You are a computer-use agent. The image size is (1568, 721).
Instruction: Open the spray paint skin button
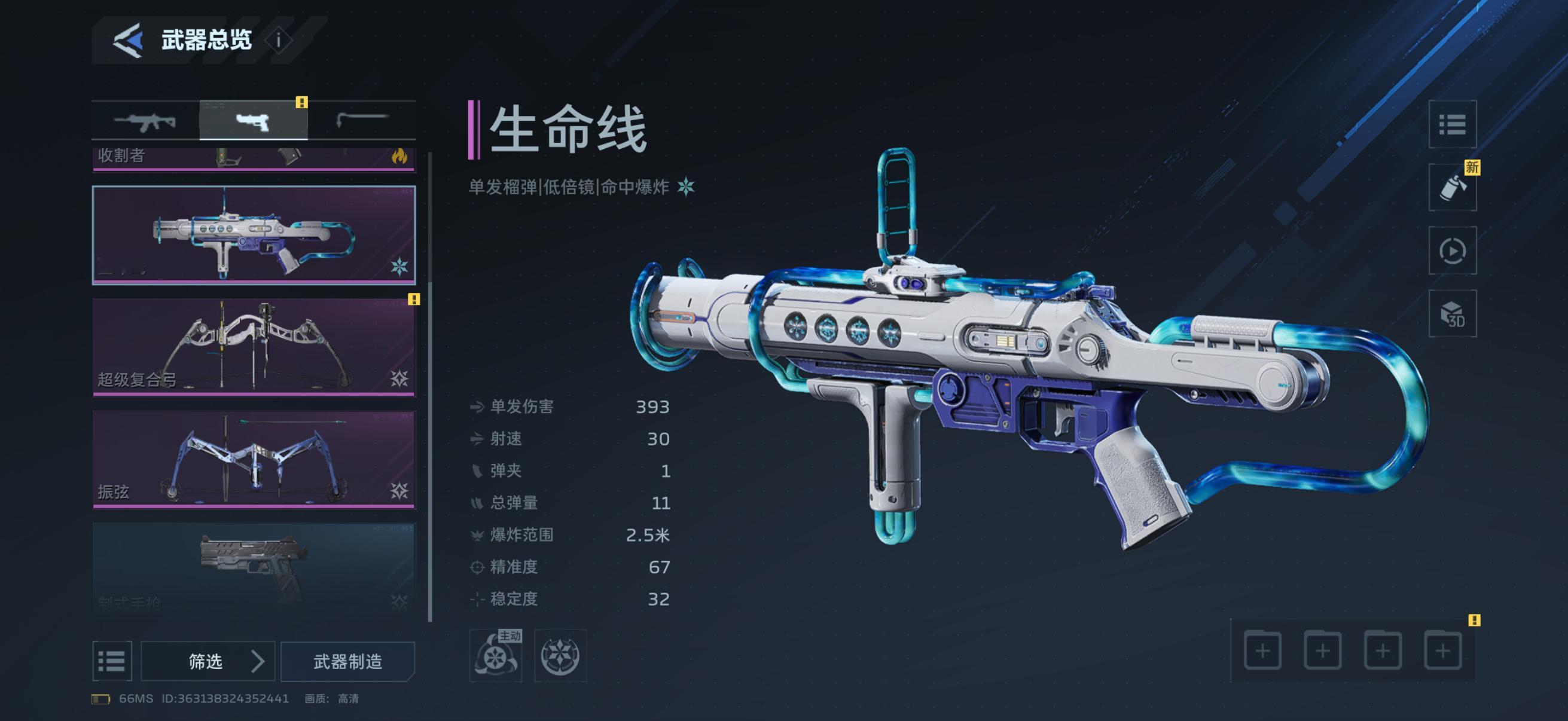coord(1452,187)
